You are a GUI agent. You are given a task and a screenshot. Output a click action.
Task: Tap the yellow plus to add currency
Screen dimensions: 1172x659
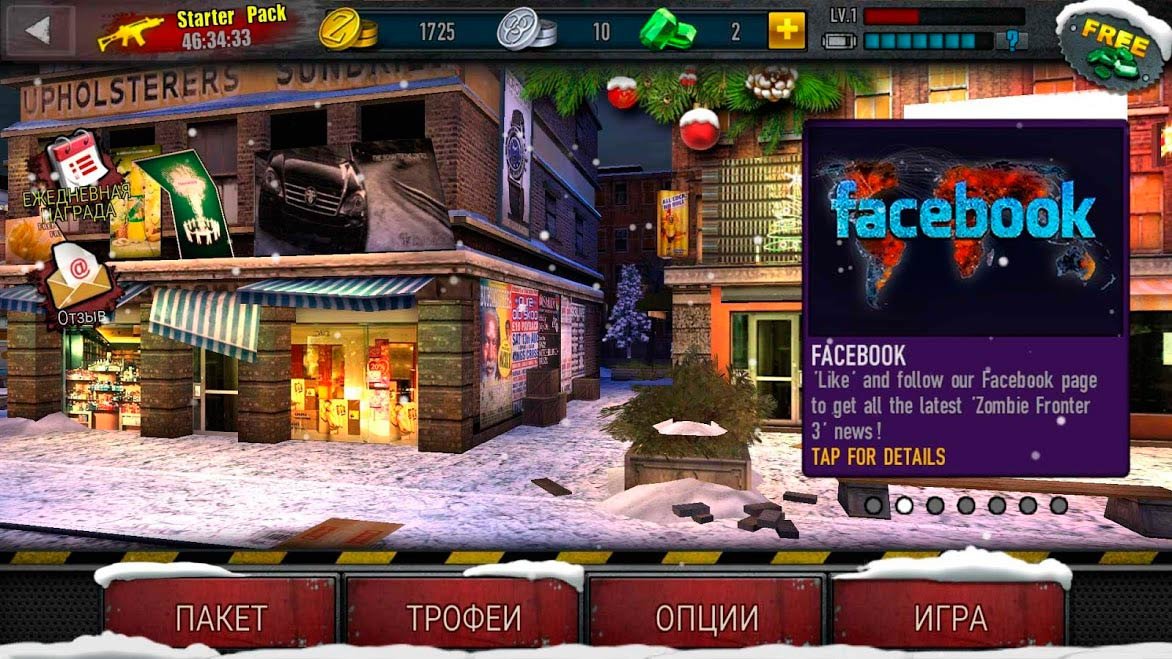pyautogui.click(x=787, y=31)
